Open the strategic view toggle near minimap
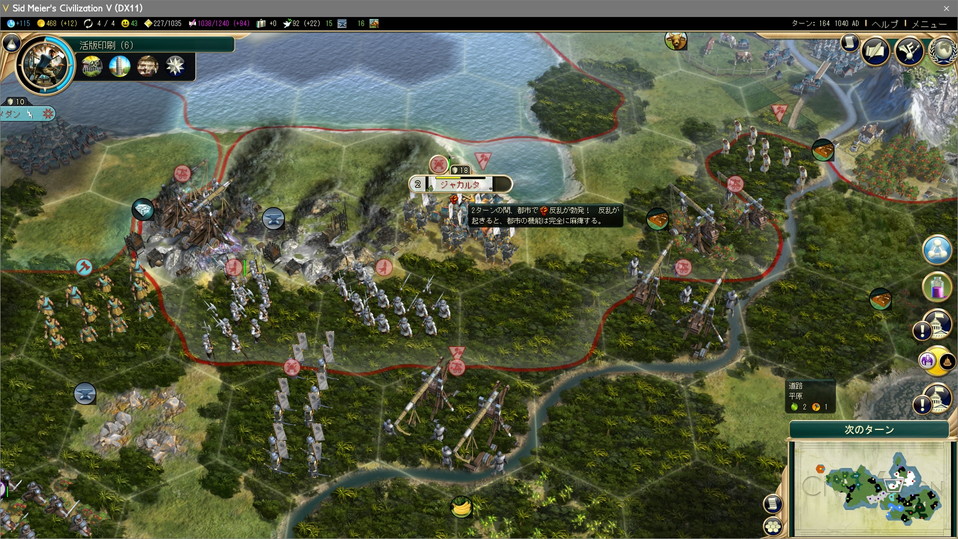This screenshot has height=539, width=958. [772, 504]
